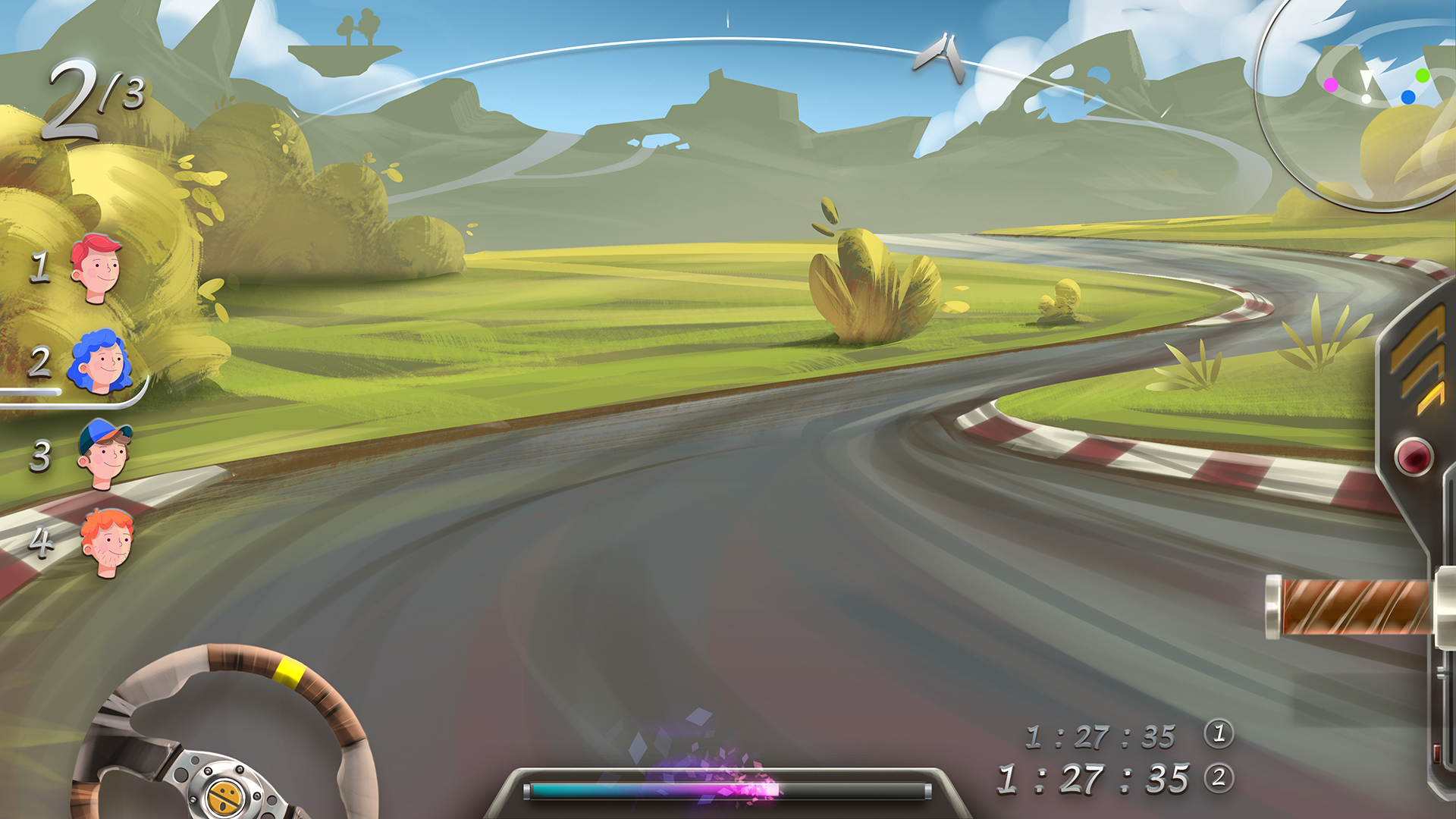The image size is (1456, 819).
Task: Click the green racer dot on the minimap
Action: click(1422, 75)
